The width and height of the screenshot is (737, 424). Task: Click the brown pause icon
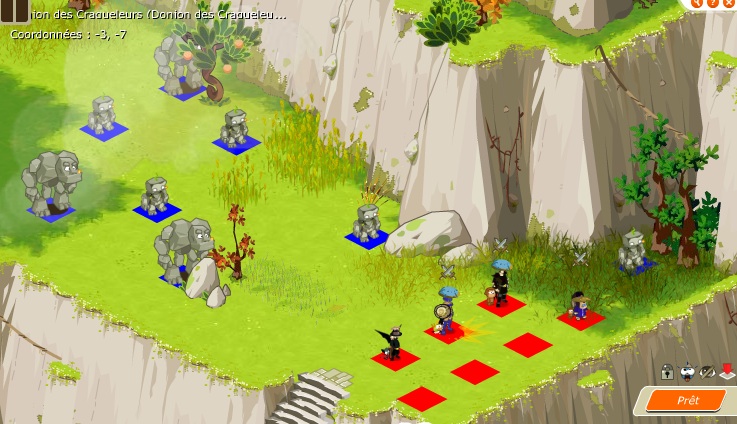click(14, 11)
